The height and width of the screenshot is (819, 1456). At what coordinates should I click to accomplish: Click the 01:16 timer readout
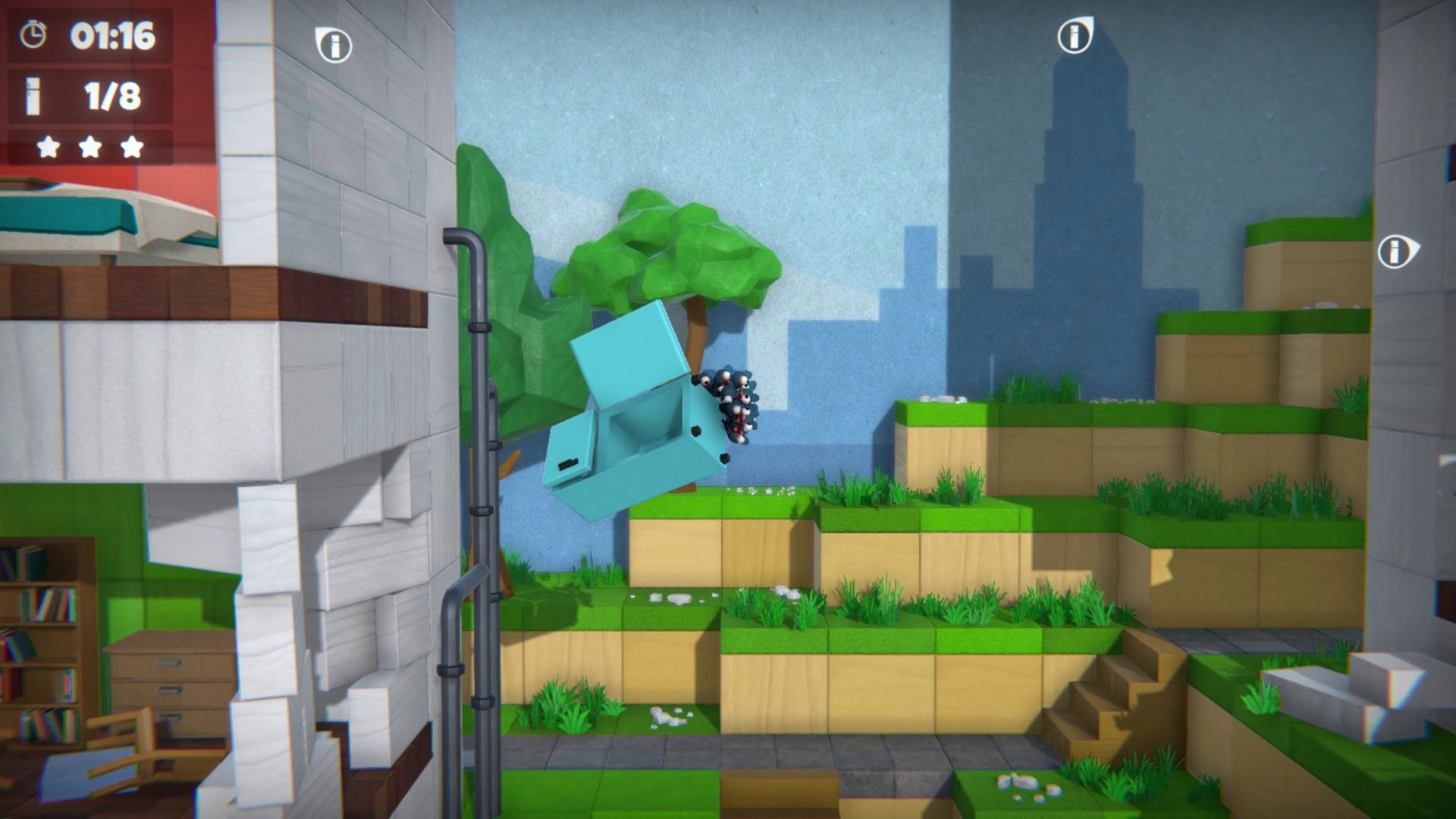tap(114, 34)
